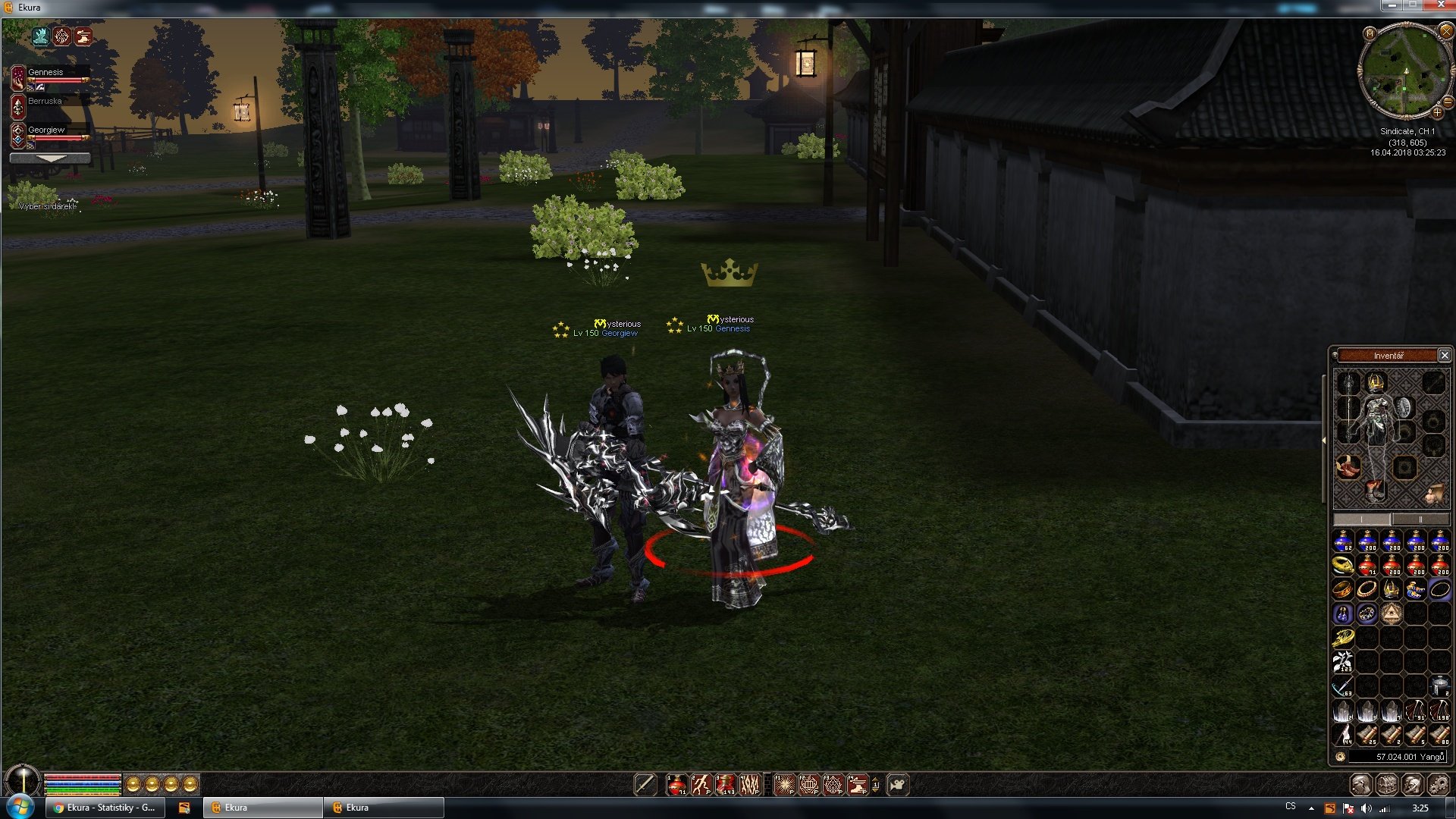The image size is (1456, 819).
Task: Select the all-seeing eye pyramid item
Action: 1391,613
